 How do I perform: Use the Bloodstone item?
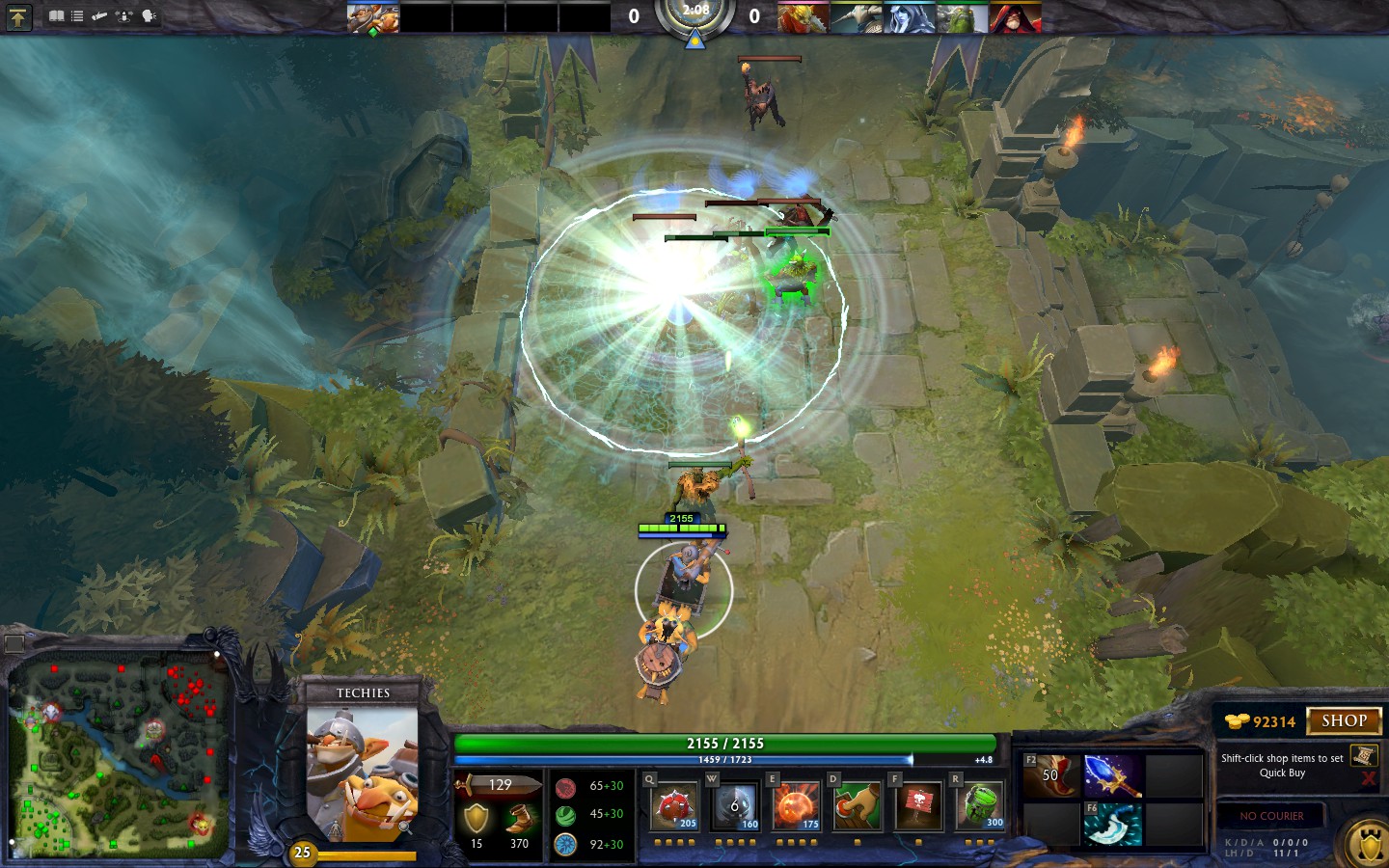pos(1051,776)
